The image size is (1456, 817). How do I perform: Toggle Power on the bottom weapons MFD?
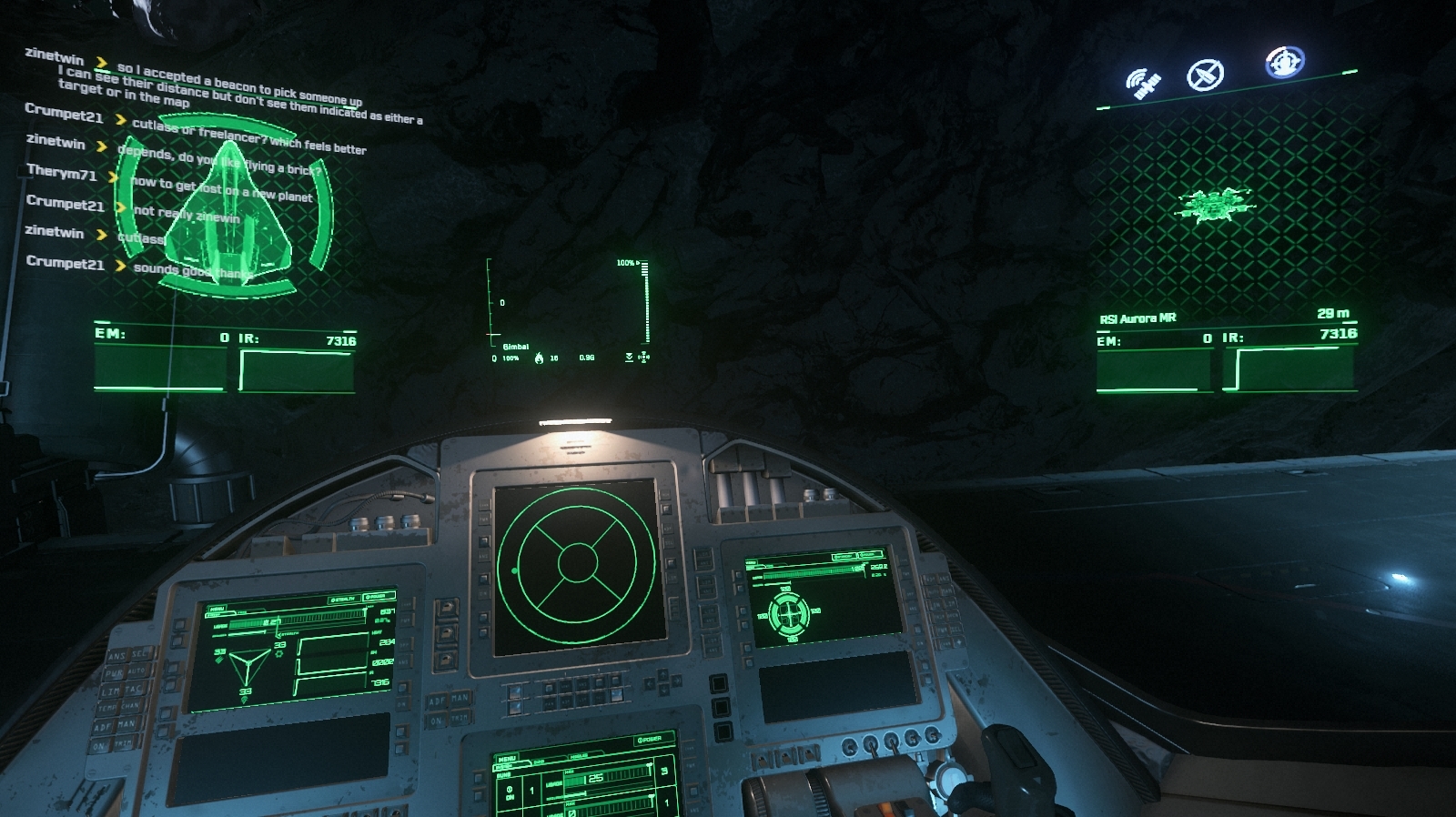click(x=649, y=741)
